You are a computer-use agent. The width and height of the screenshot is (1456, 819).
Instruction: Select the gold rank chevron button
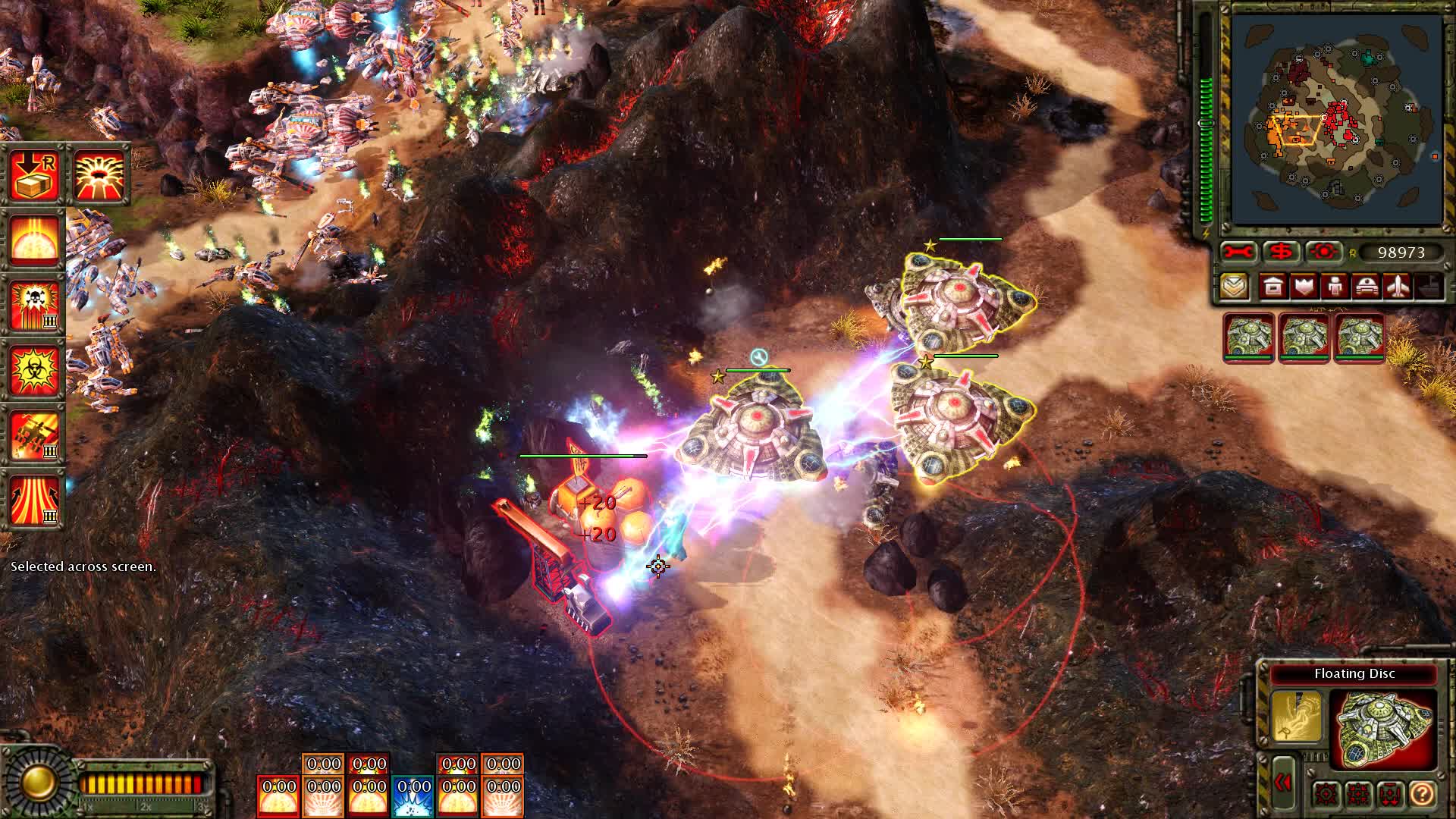[1235, 287]
